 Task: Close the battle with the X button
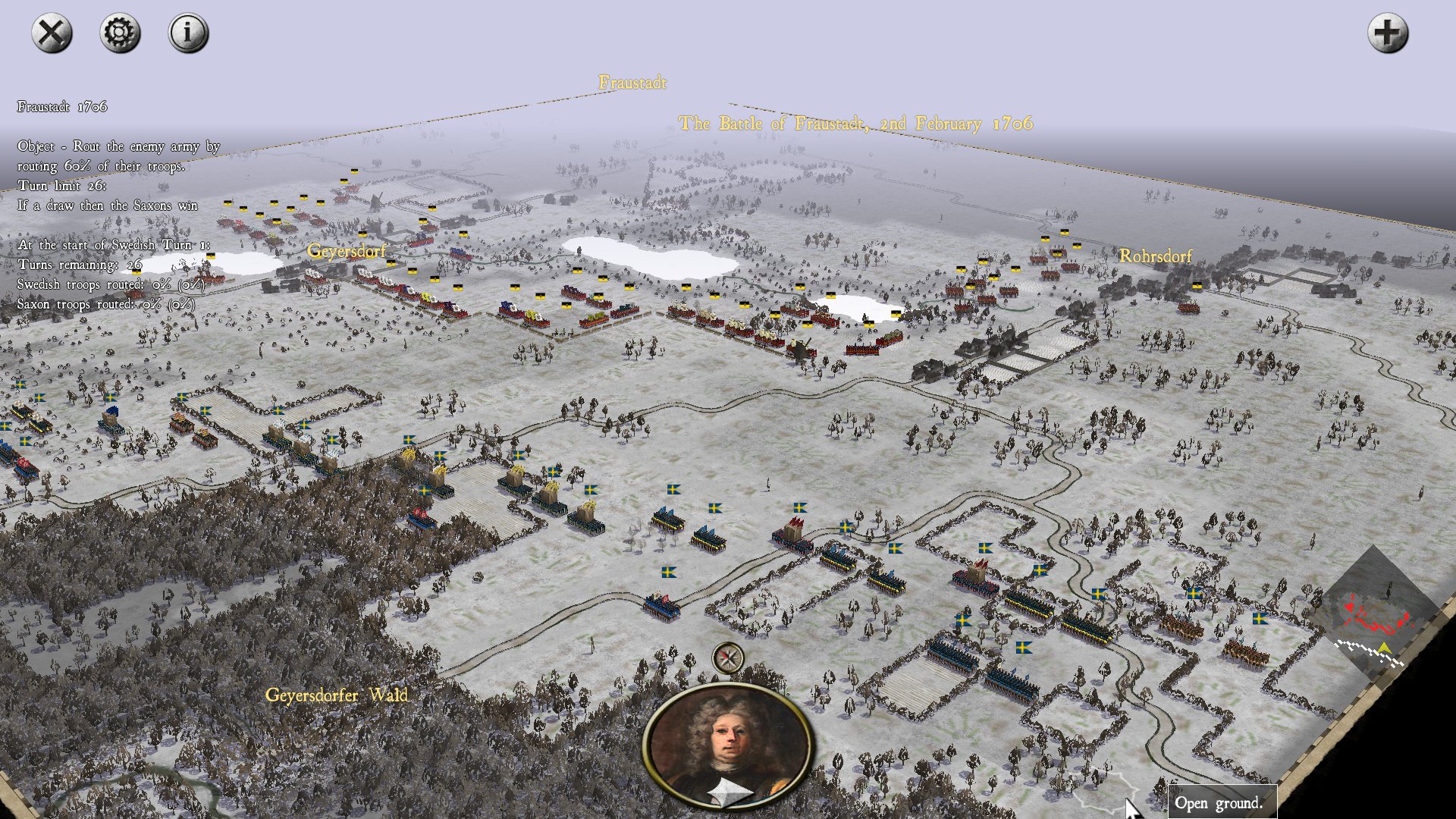52,33
